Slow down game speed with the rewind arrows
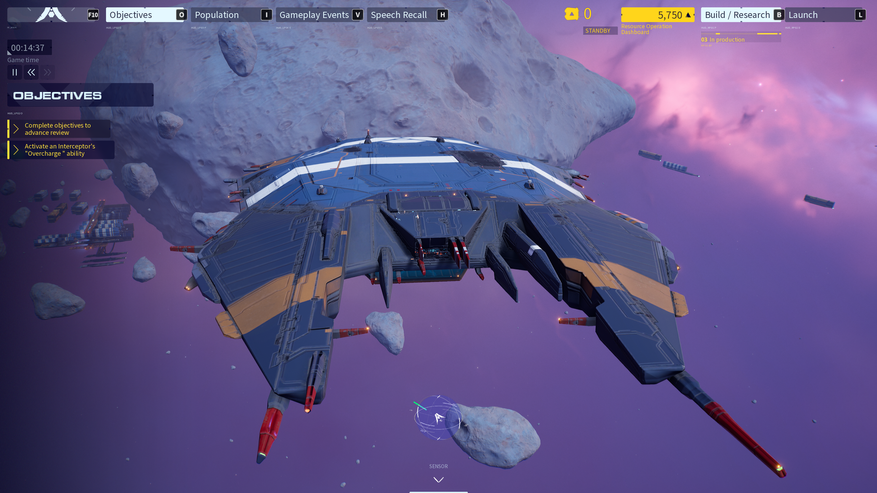Image resolution: width=877 pixels, height=493 pixels. [31, 72]
